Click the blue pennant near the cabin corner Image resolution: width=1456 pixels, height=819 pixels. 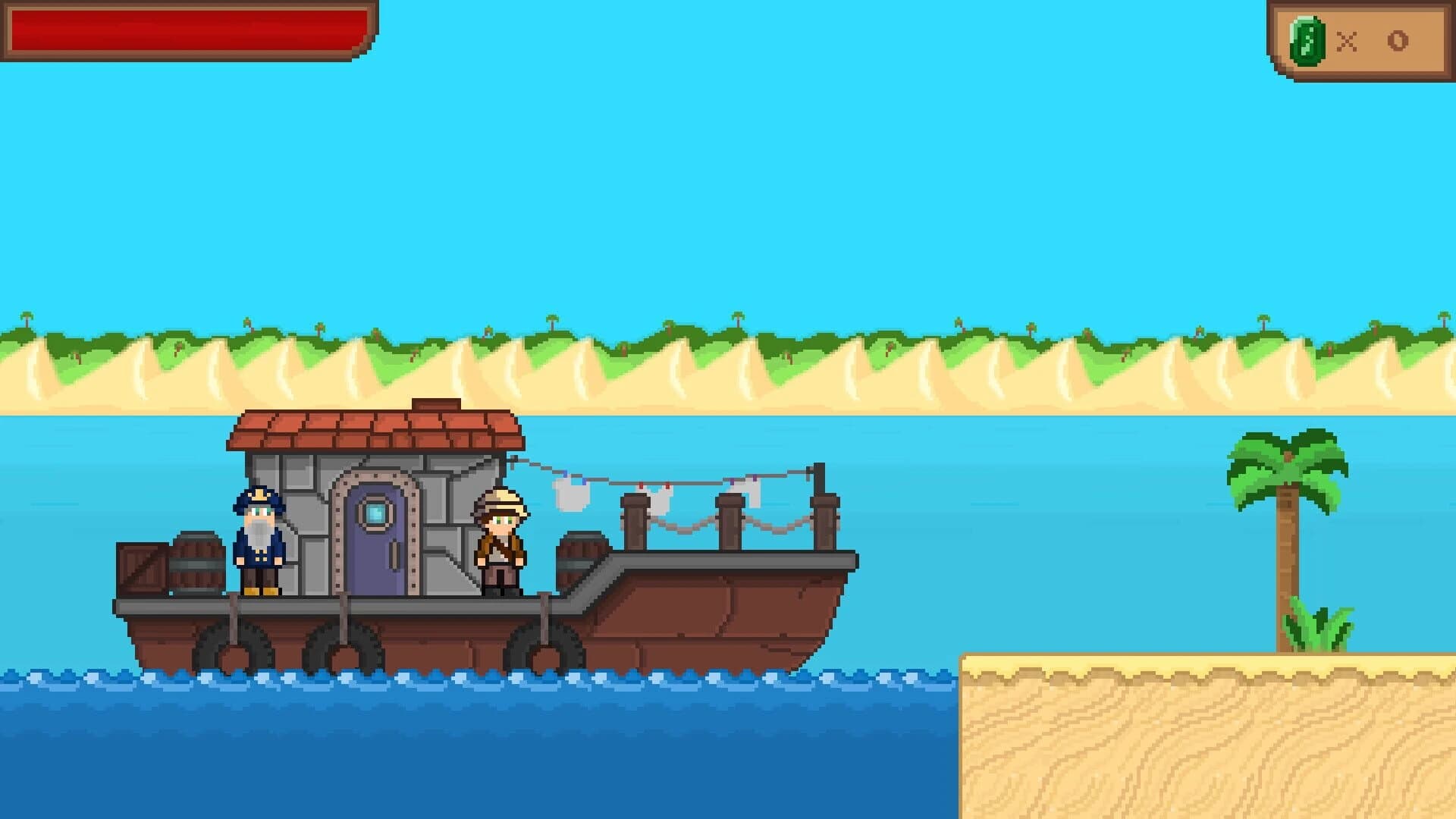click(565, 475)
